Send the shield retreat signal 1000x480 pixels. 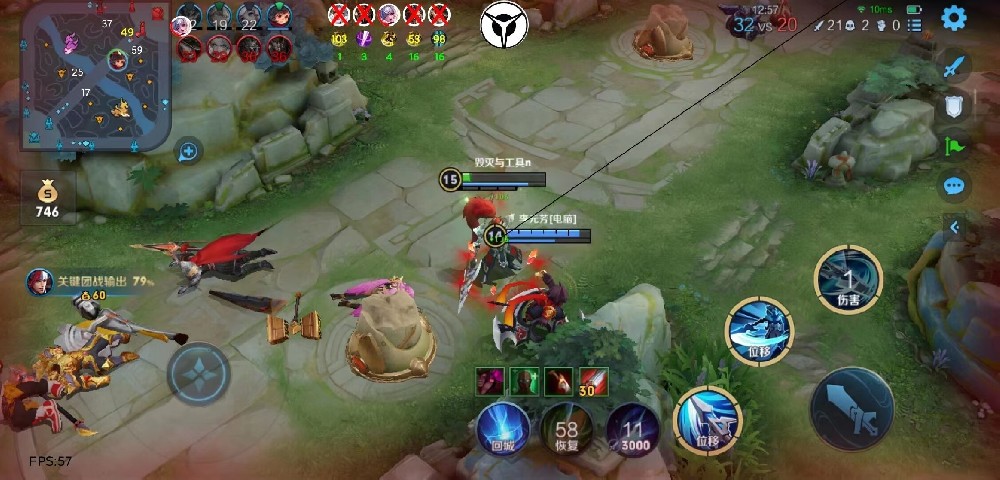[954, 105]
